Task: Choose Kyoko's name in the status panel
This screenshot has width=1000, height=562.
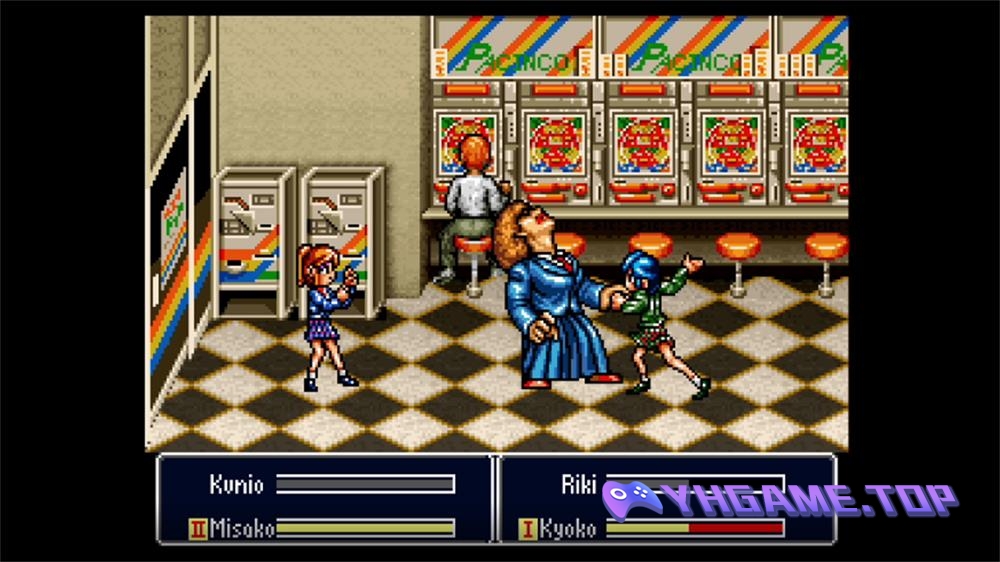Action: (567, 528)
